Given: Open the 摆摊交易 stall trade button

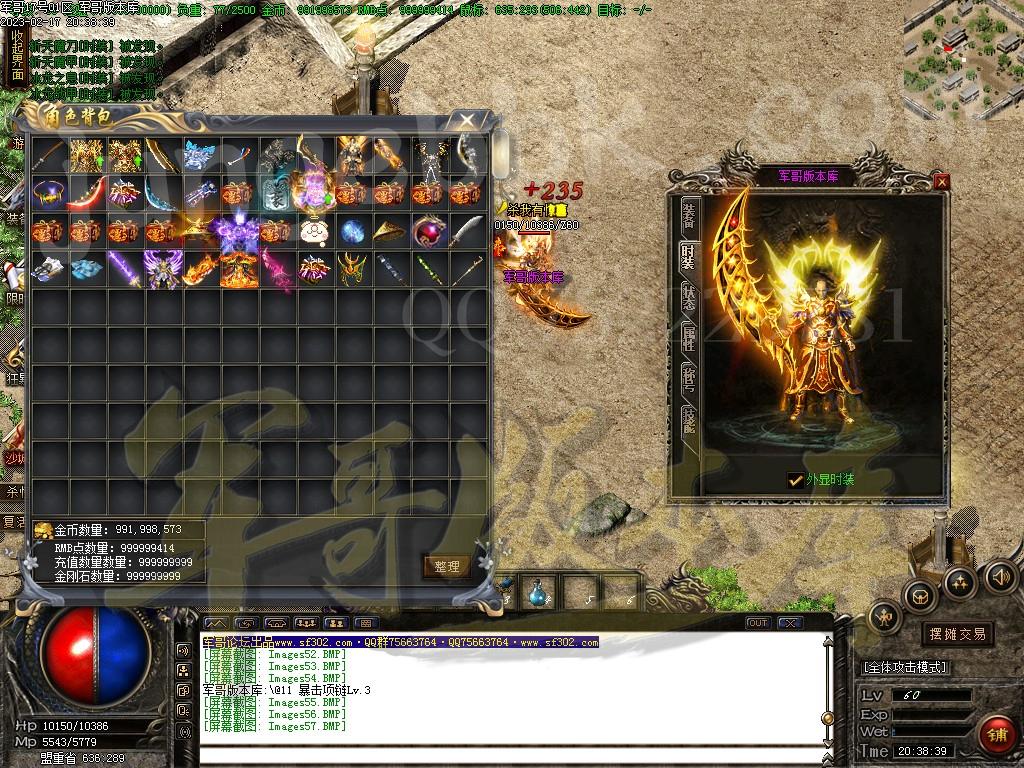Looking at the screenshot, I should [957, 634].
